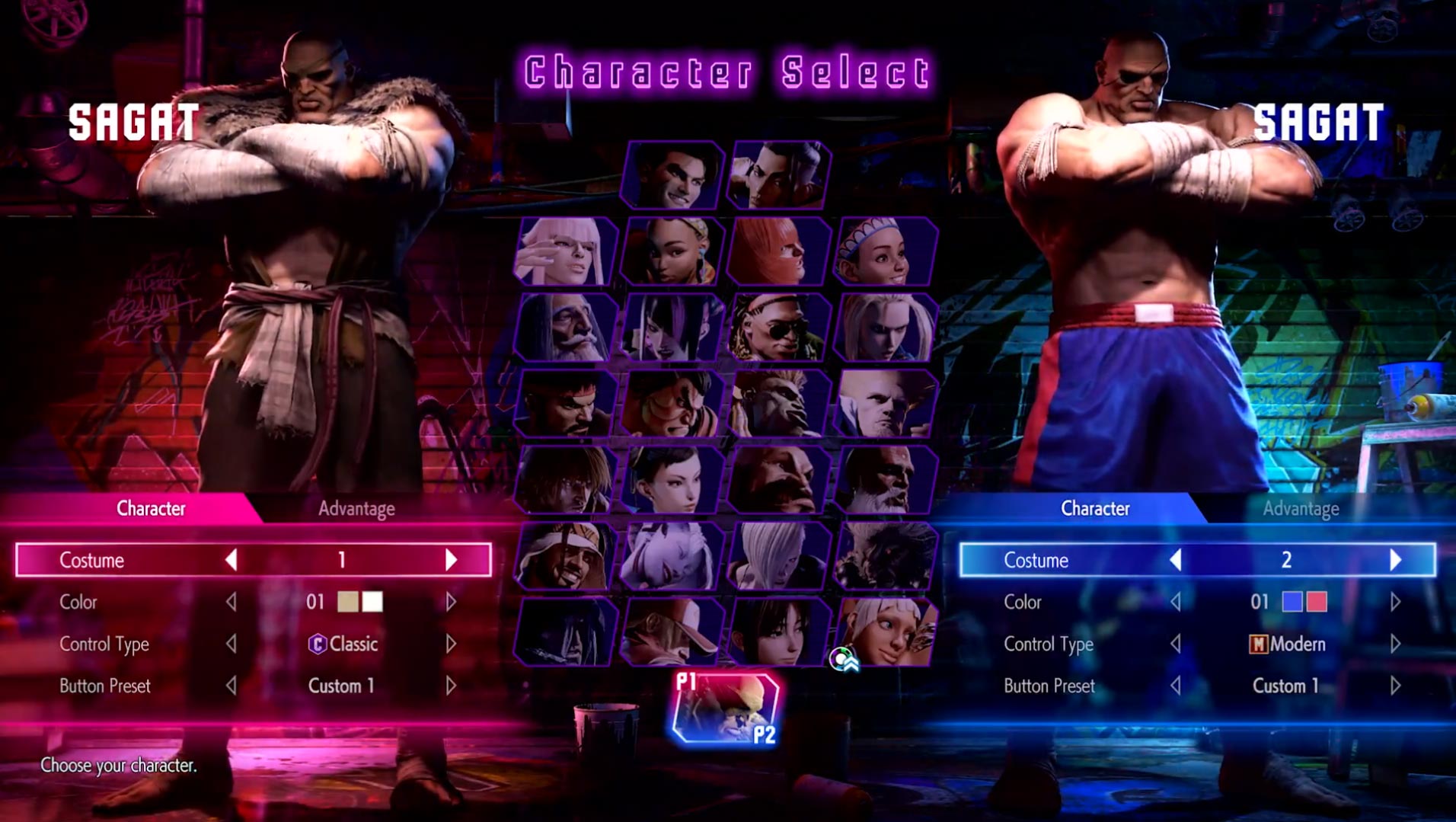Image resolution: width=1456 pixels, height=822 pixels.
Task: Click the left arrow on Player 1 Costume row
Action: [231, 560]
